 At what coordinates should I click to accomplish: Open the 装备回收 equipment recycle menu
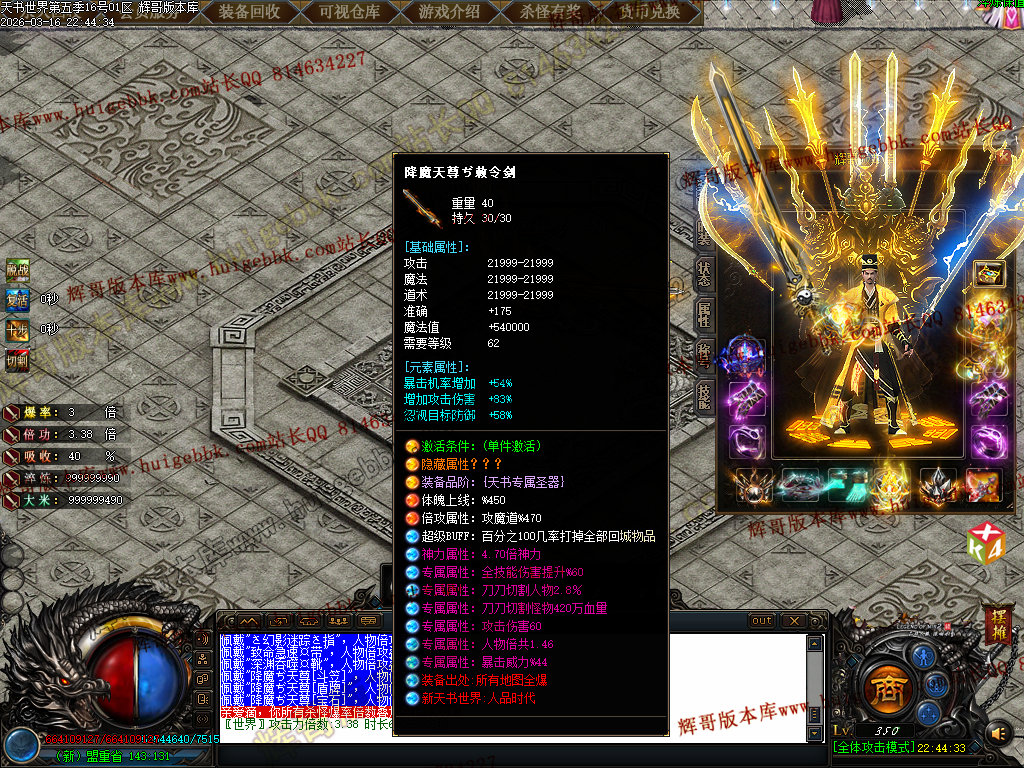[x=250, y=12]
